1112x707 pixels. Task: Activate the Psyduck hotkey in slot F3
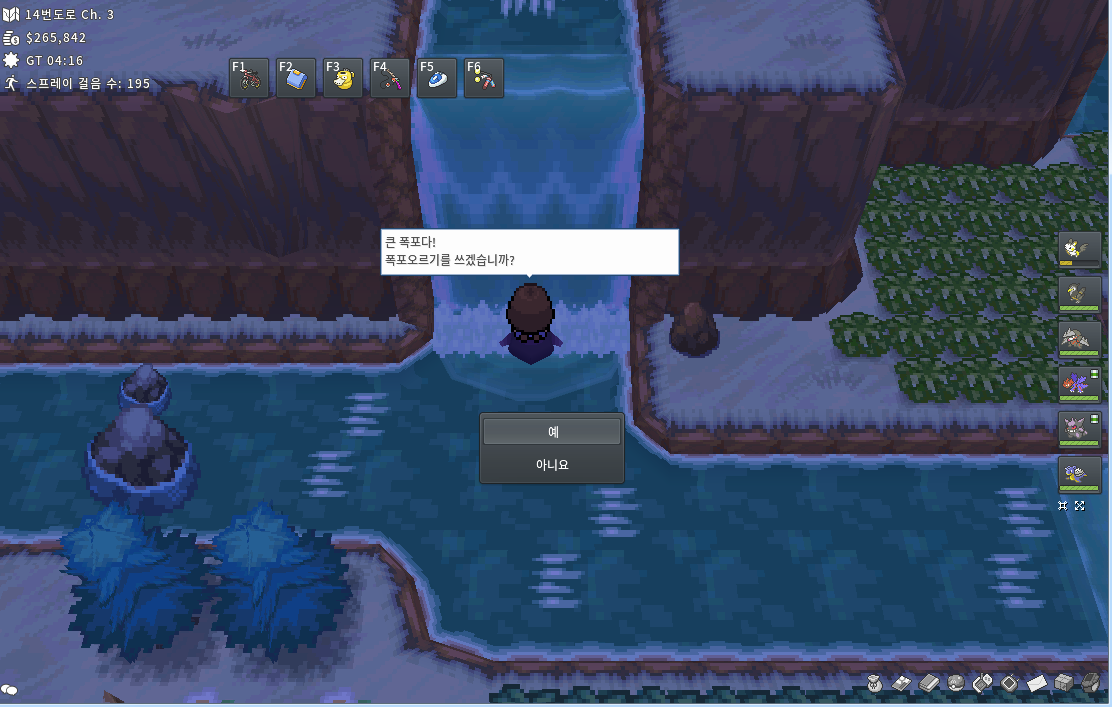(343, 78)
